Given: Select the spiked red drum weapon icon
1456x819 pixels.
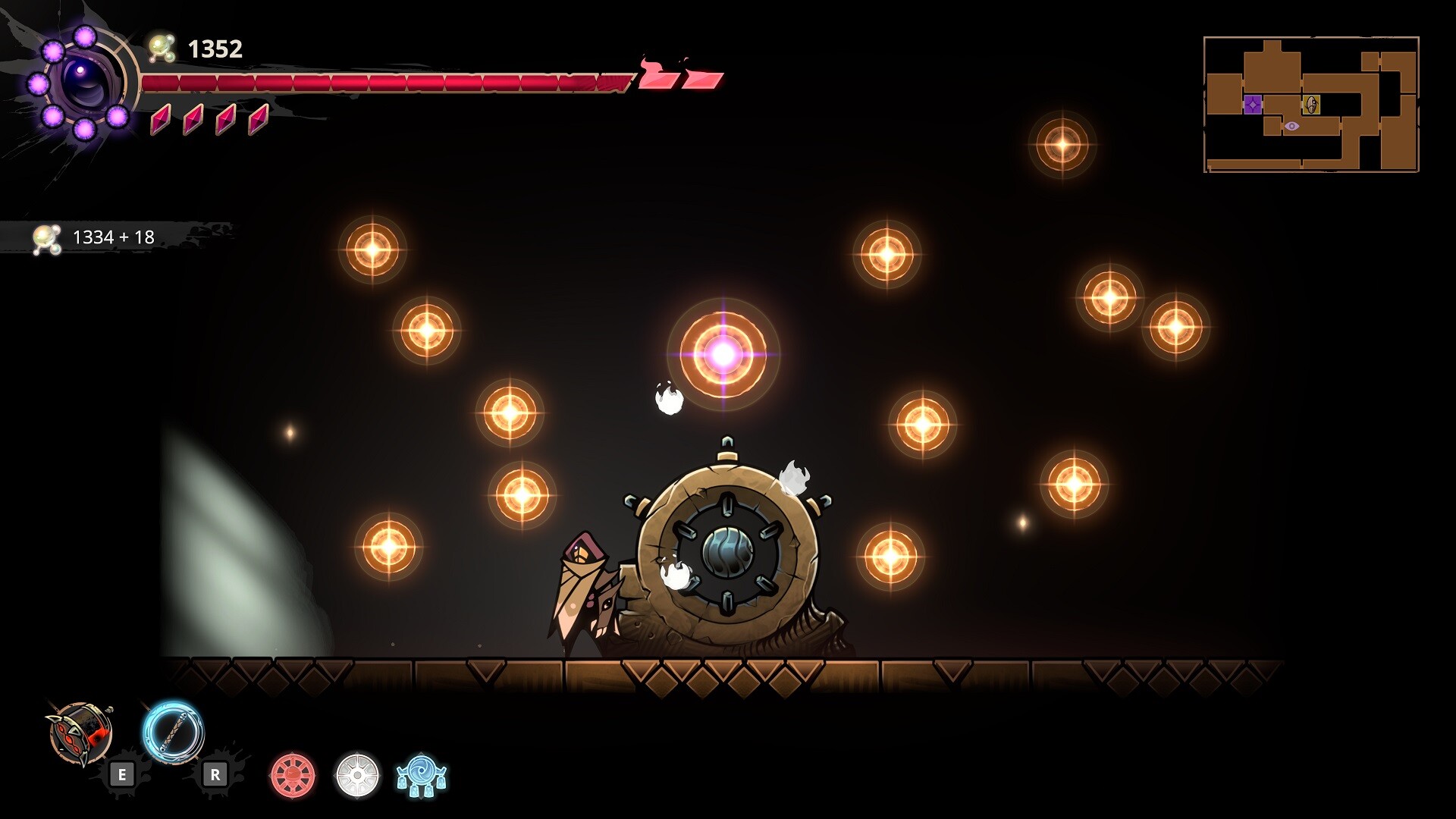Looking at the screenshot, I should coord(82,733).
